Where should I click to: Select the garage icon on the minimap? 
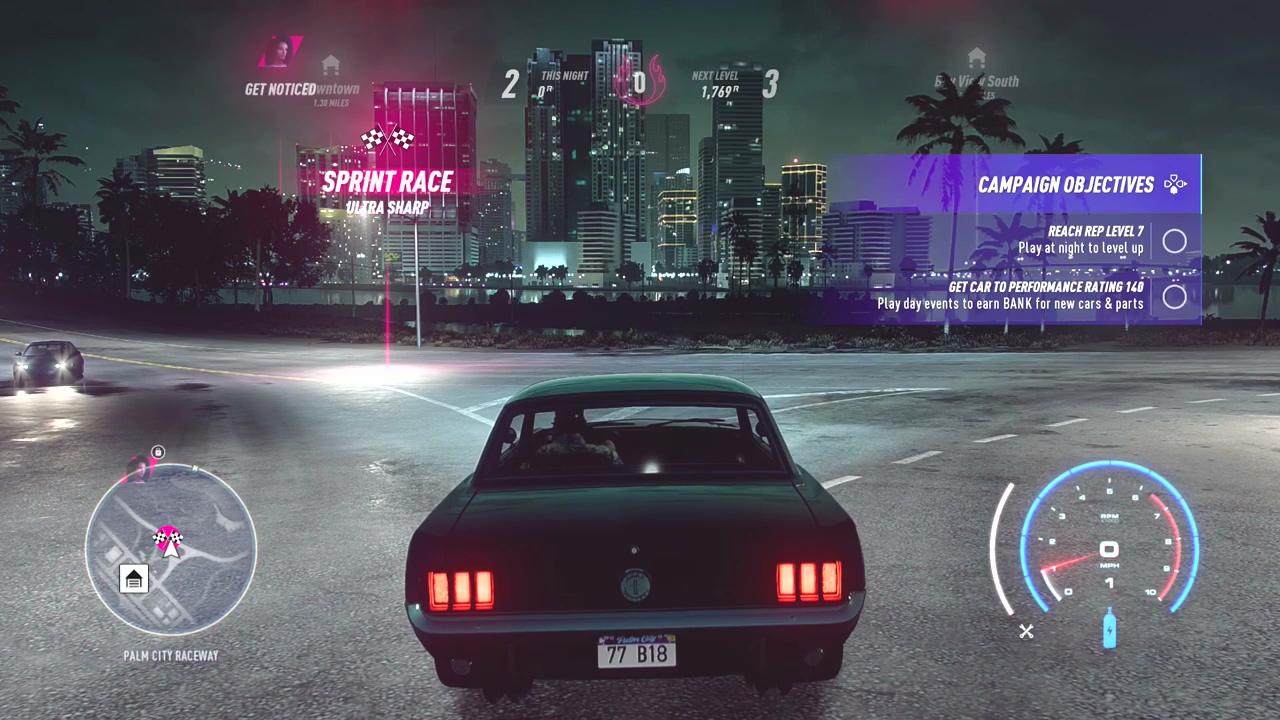pyautogui.click(x=134, y=579)
